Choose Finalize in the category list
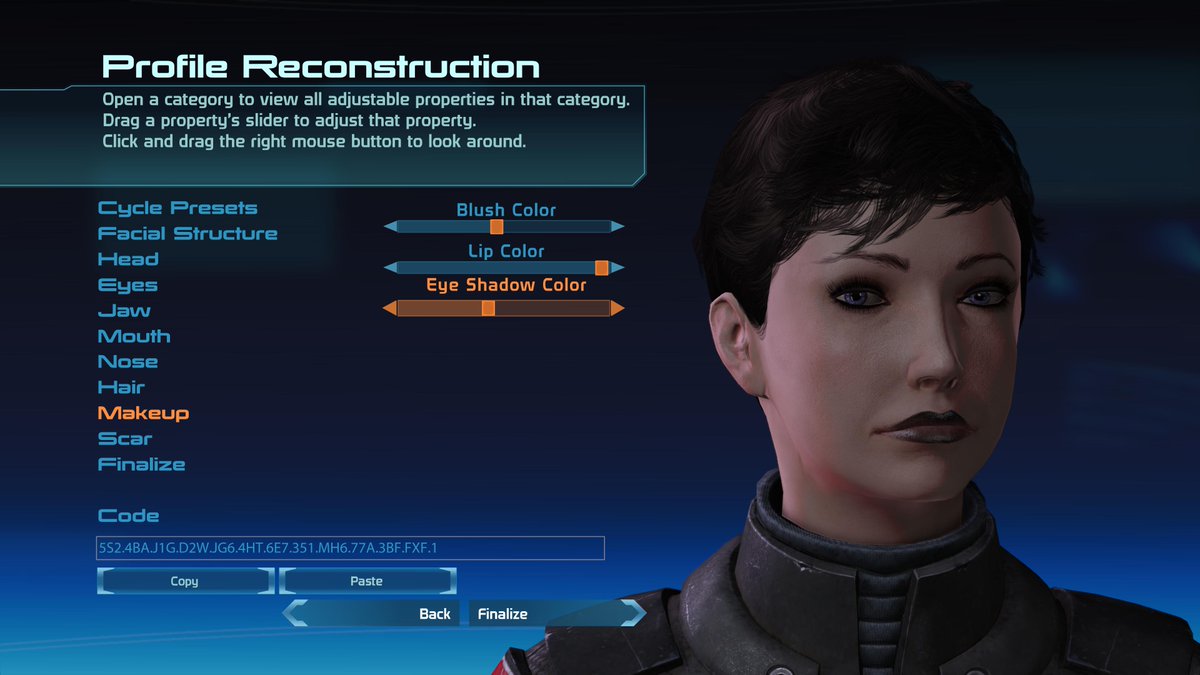1200x675 pixels. (x=141, y=464)
